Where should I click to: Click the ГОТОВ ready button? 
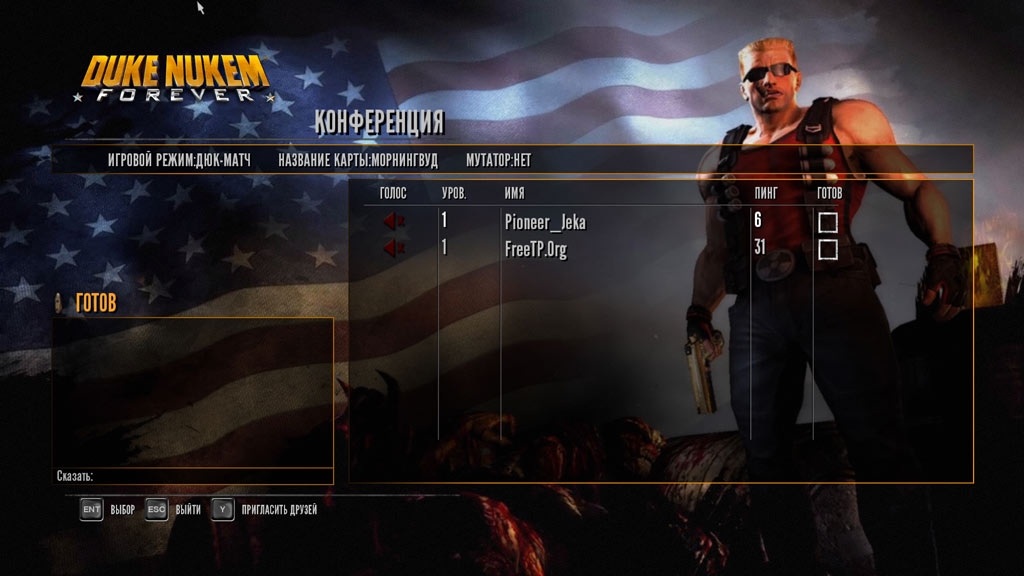[94, 303]
